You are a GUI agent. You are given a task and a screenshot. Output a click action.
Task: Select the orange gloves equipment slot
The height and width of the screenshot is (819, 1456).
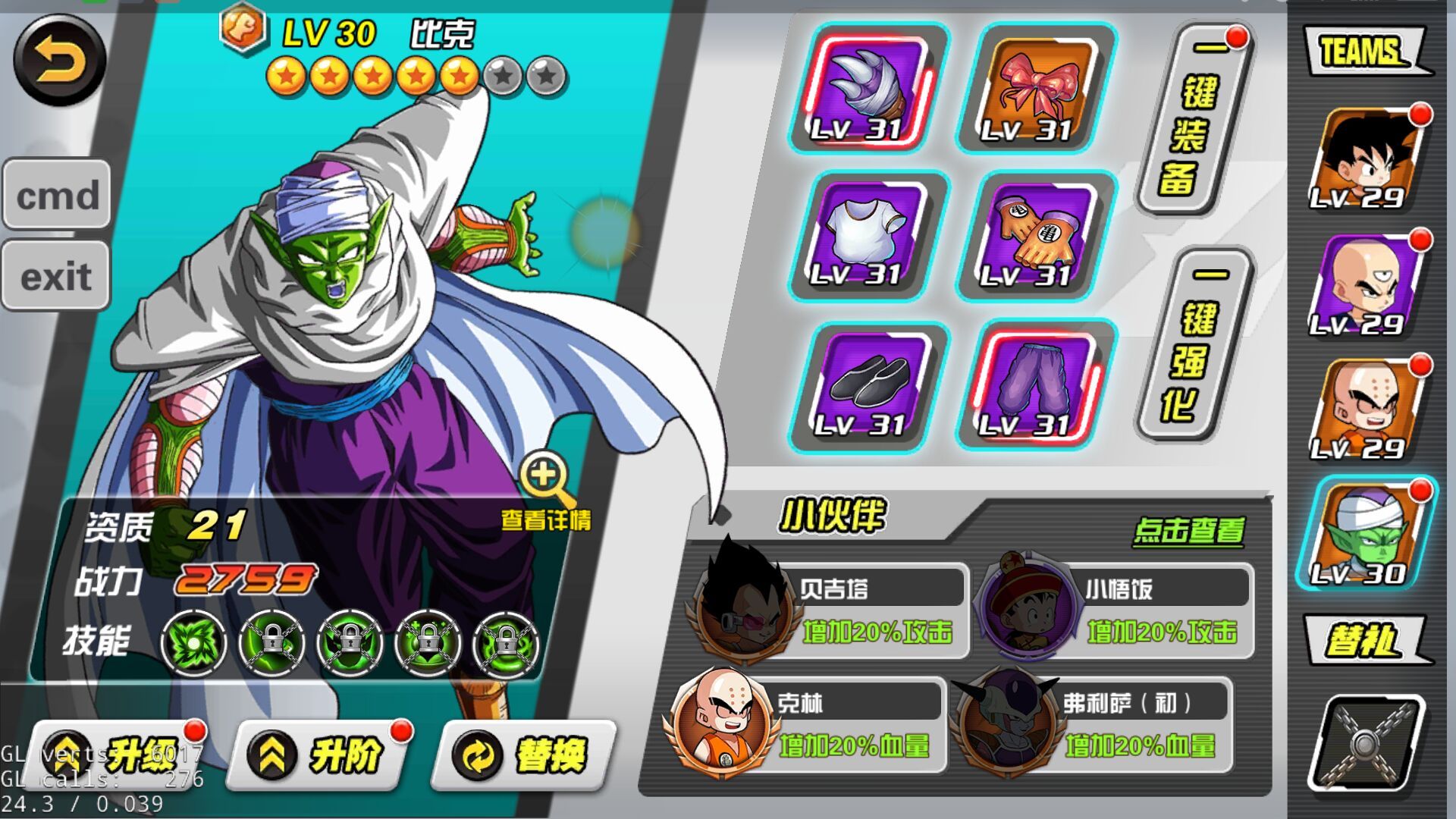point(1037,237)
